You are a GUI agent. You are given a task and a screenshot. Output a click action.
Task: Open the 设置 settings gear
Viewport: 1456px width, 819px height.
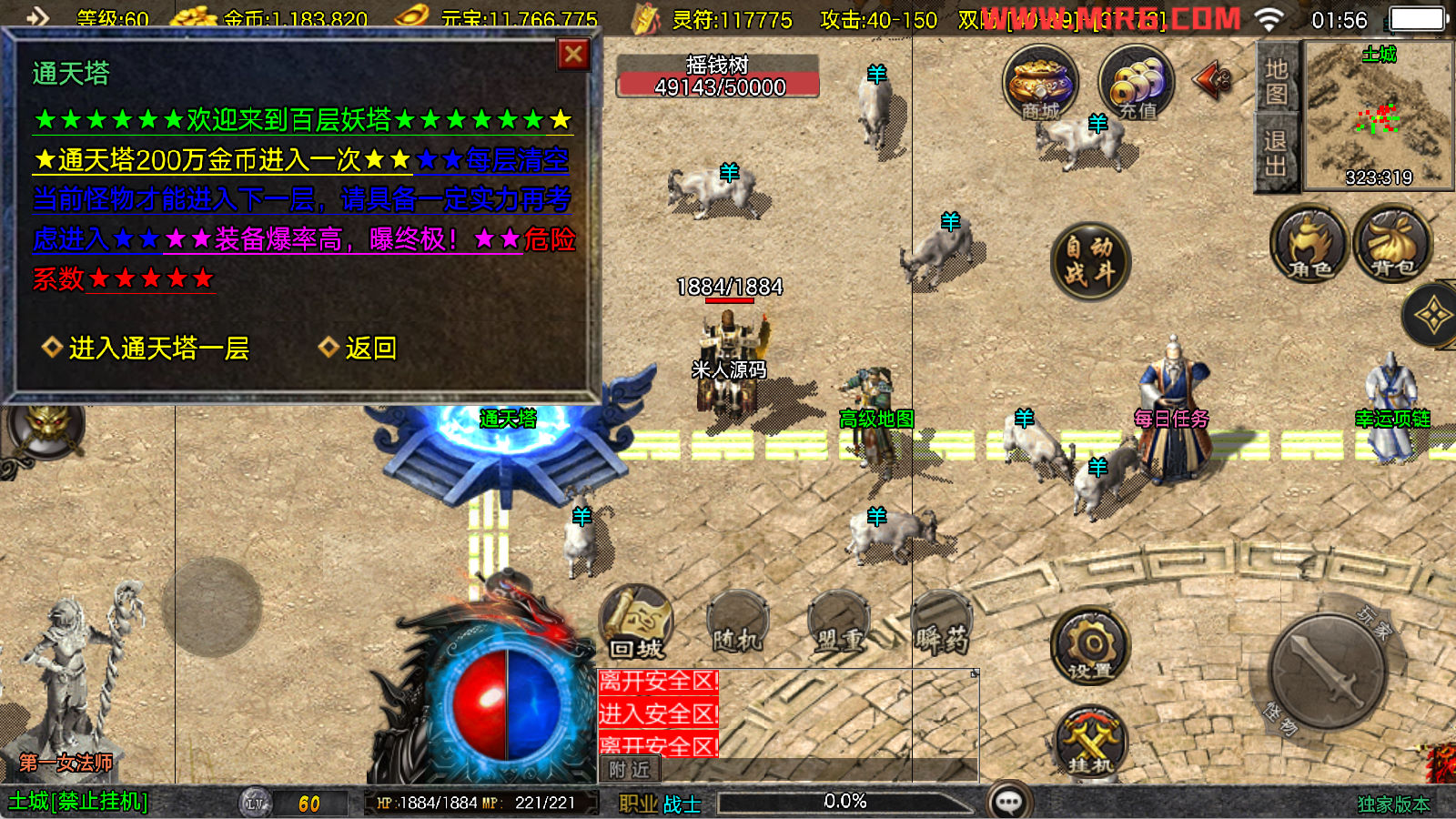point(1089,647)
